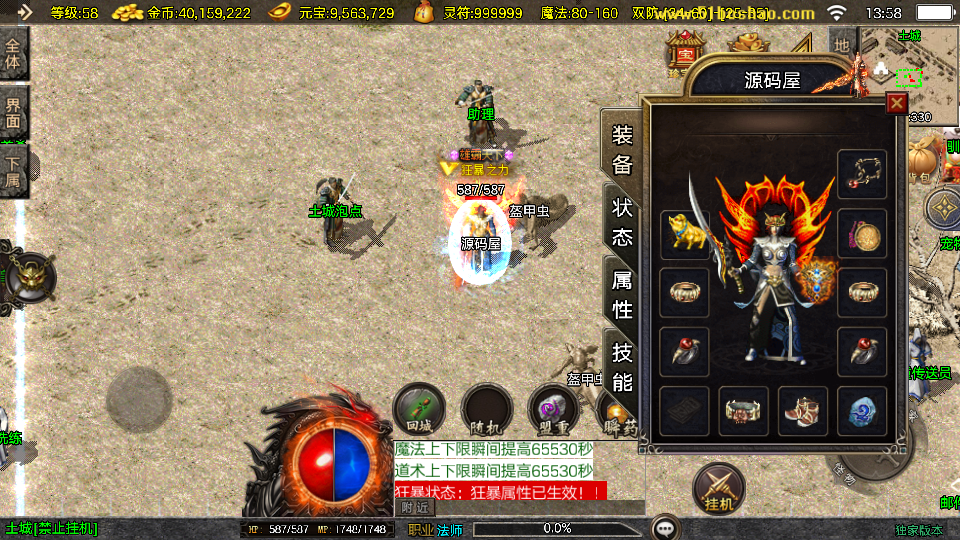This screenshot has height=540, width=960.
Task: Use the 盟重 teleport stone
Action: coord(553,409)
